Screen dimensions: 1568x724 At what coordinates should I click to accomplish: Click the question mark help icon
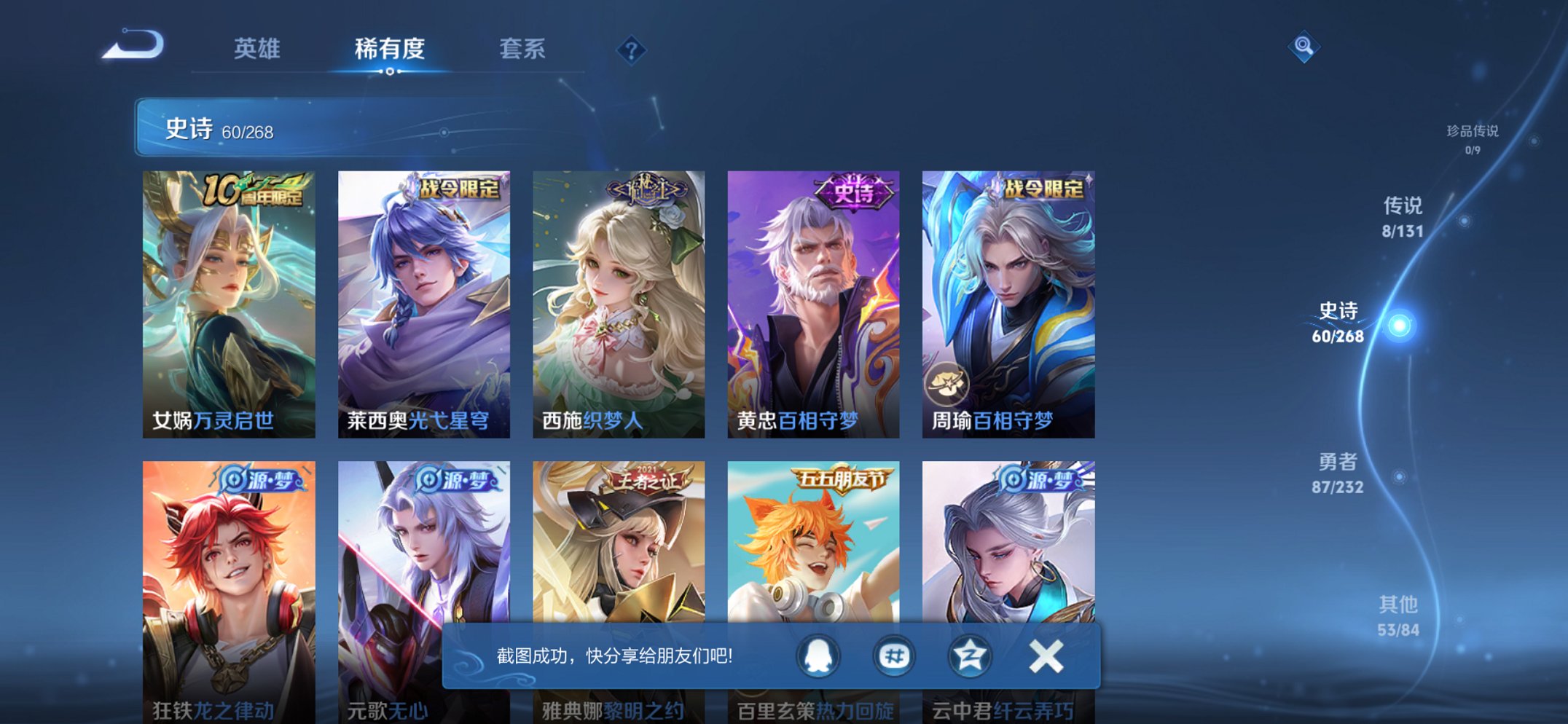tap(633, 50)
